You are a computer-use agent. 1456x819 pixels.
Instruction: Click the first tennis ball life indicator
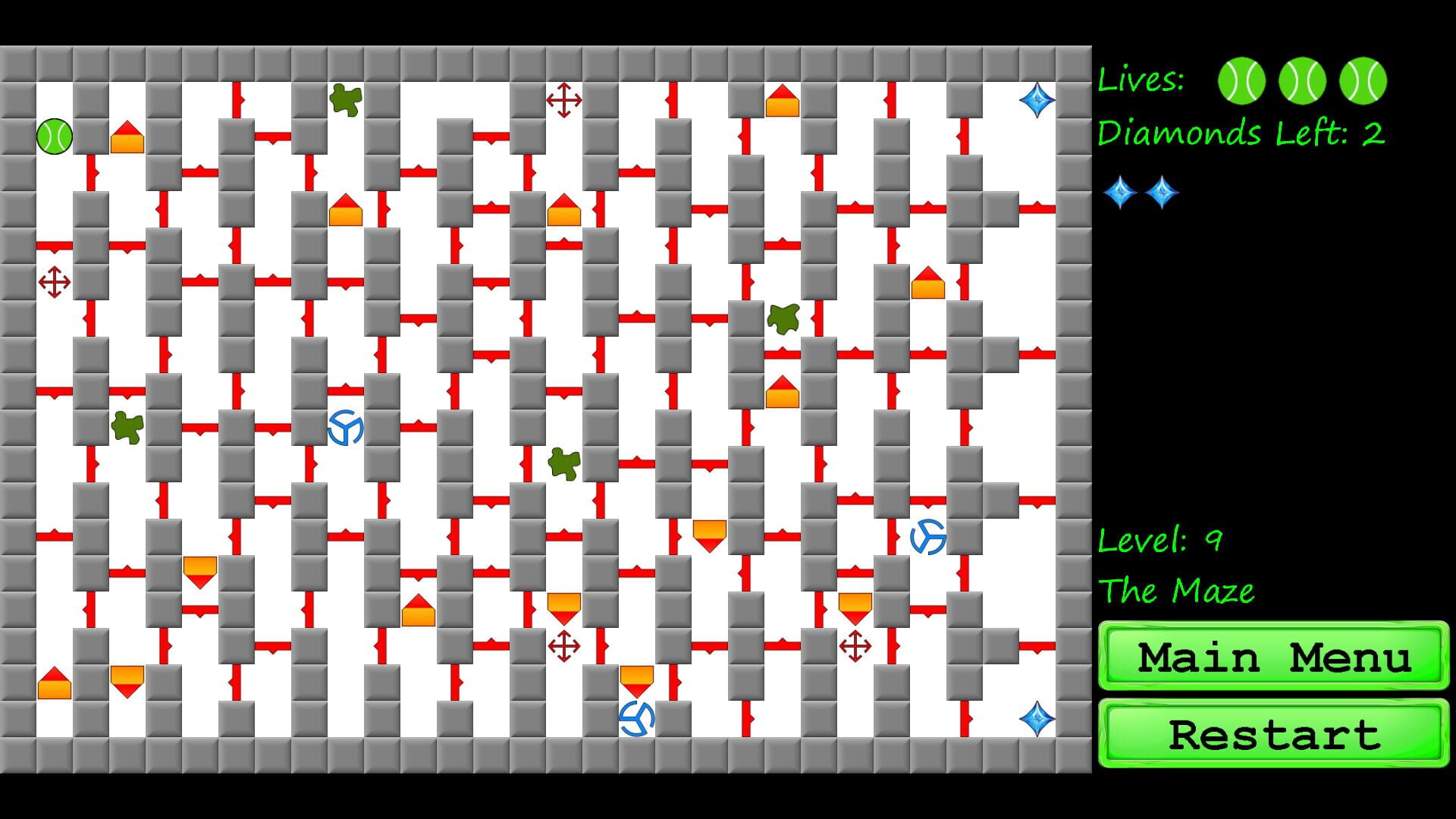click(1241, 81)
